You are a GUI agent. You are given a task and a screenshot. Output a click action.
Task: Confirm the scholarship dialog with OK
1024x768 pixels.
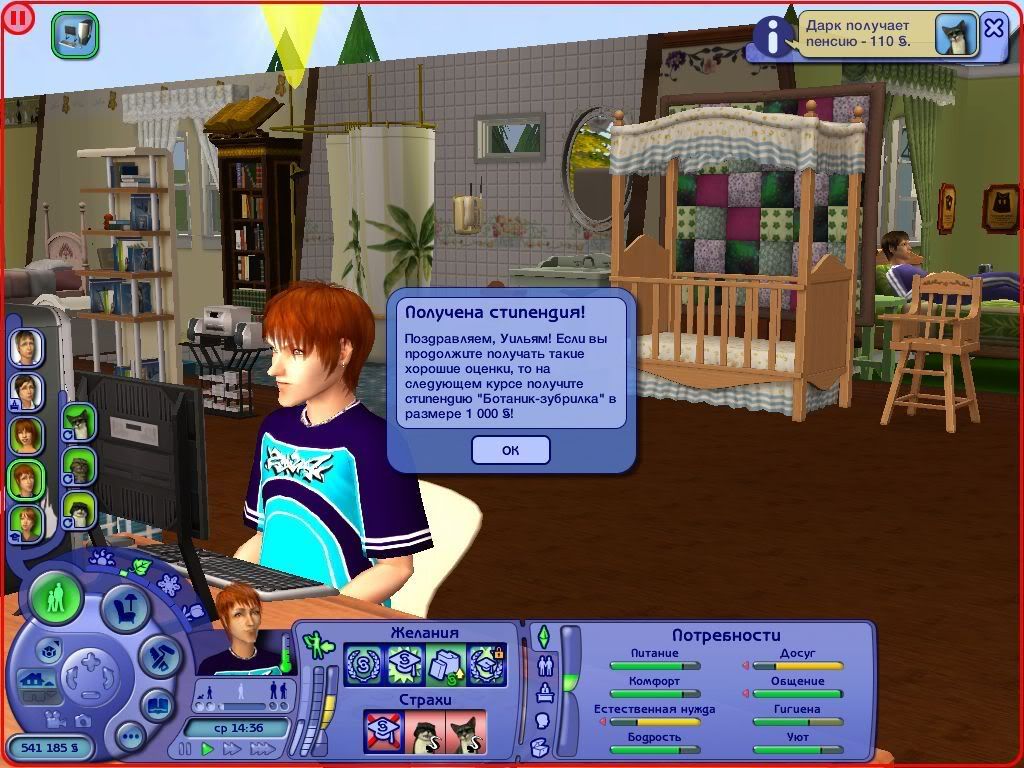tap(510, 450)
